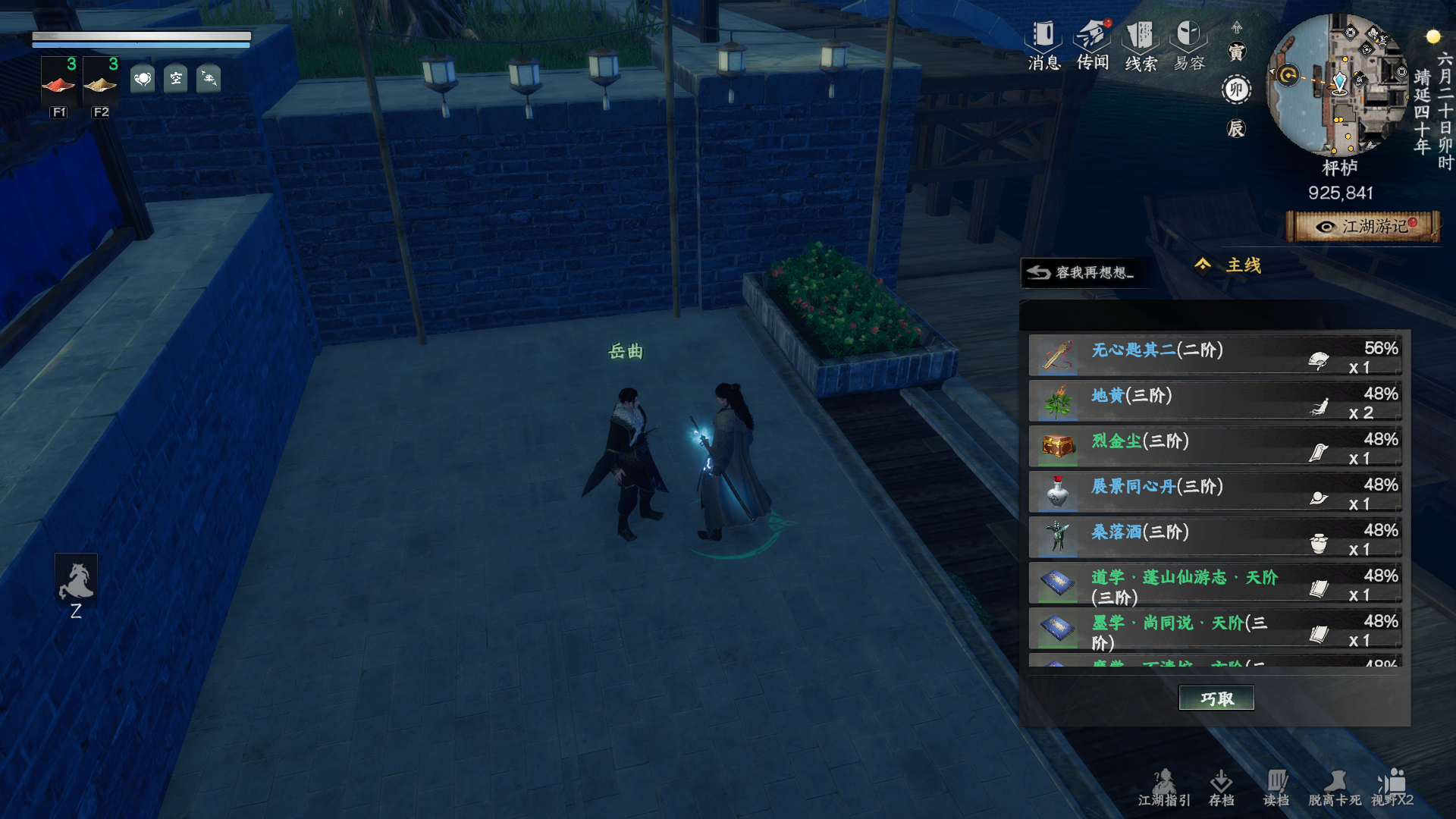This screenshot has width=1456, height=819.
Task: Select the 烈金尘 chest item row
Action: tap(1214, 447)
